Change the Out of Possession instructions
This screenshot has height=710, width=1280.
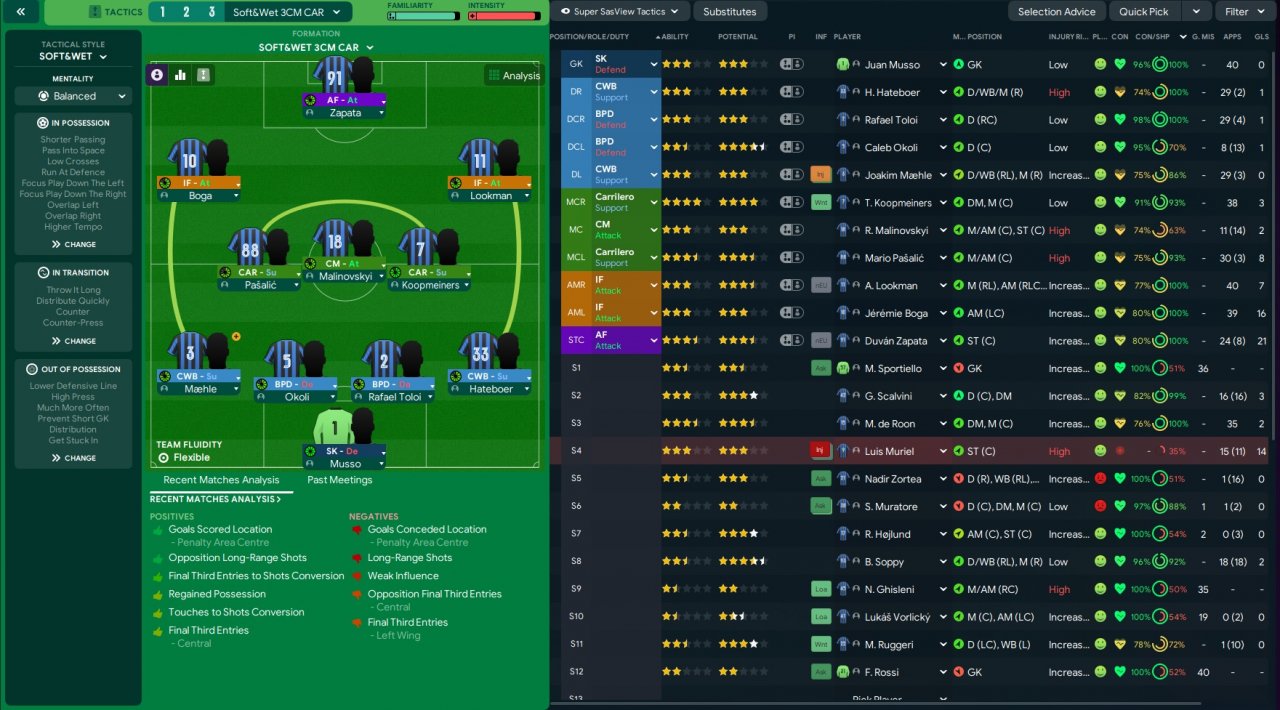(x=73, y=458)
